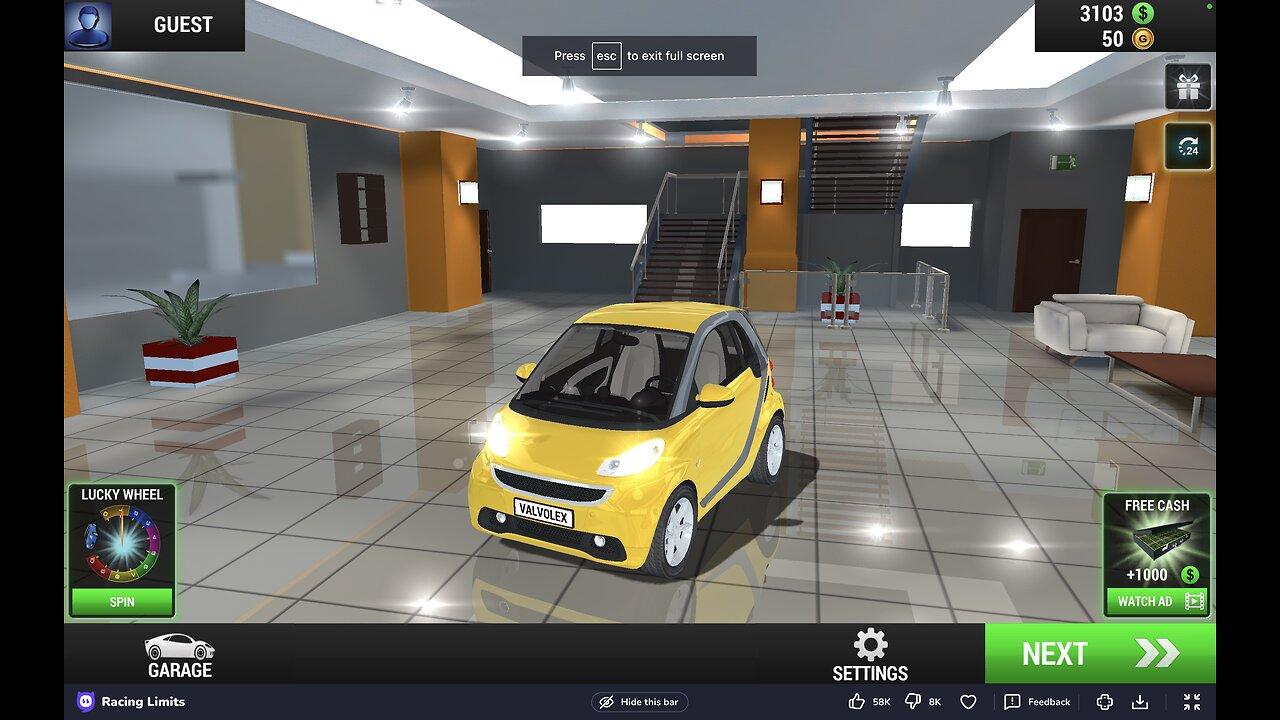The height and width of the screenshot is (720, 1280).
Task: Spin the Lucky Wheel
Action: tap(122, 602)
